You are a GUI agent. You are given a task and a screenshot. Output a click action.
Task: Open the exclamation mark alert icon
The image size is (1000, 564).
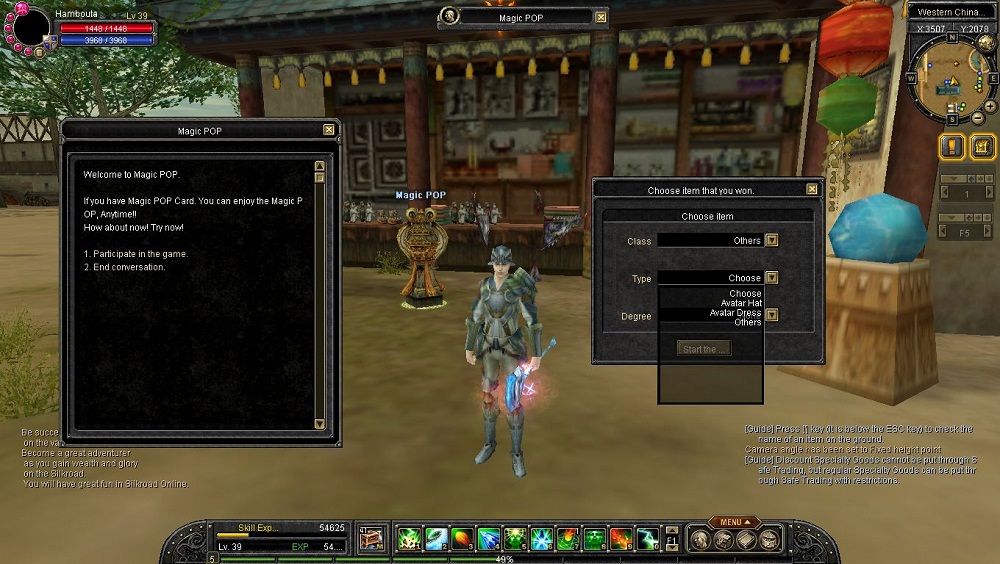pyautogui.click(x=951, y=147)
